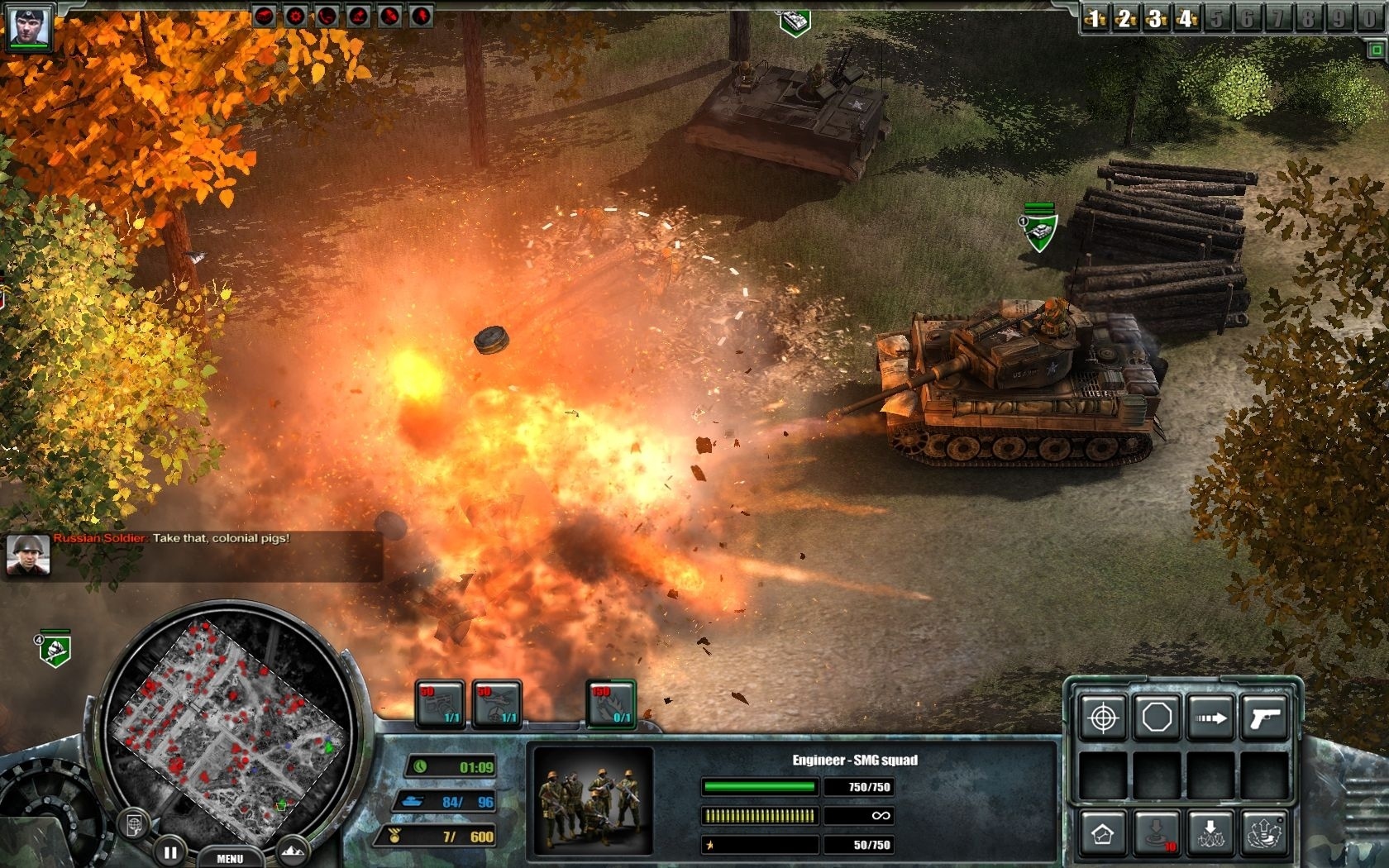This screenshot has width=1389, height=868.
Task: Call the 150-cost infantry reinforcement
Action: coord(609,703)
